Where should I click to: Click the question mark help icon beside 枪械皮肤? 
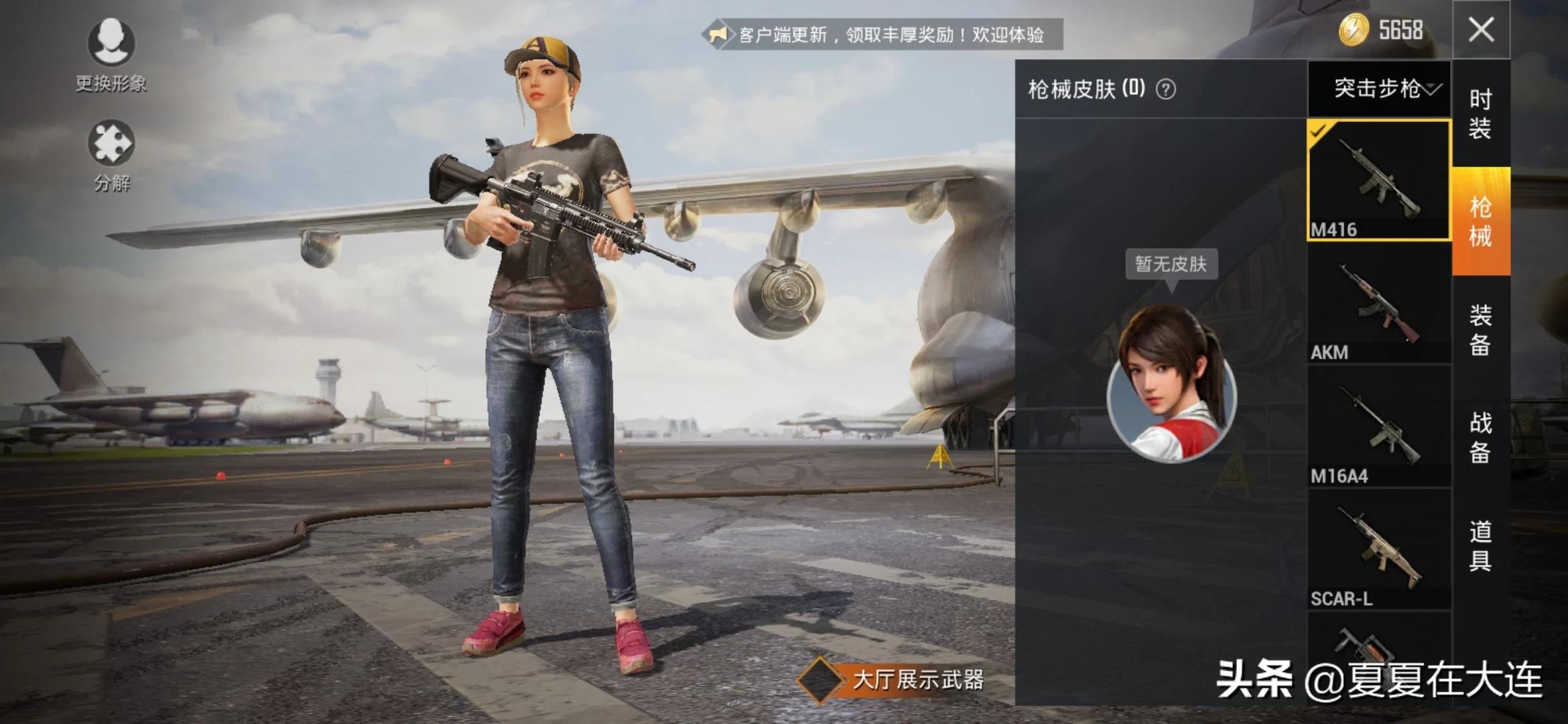point(1166,89)
